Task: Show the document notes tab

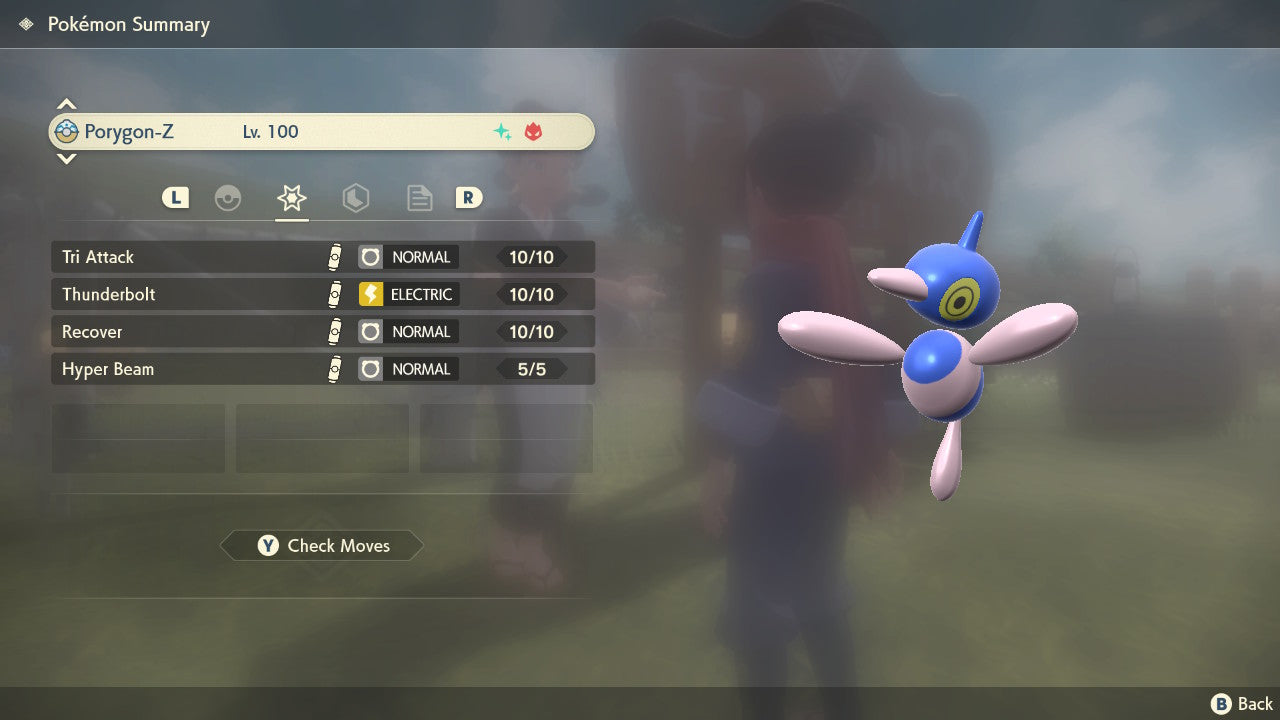Action: pos(419,198)
